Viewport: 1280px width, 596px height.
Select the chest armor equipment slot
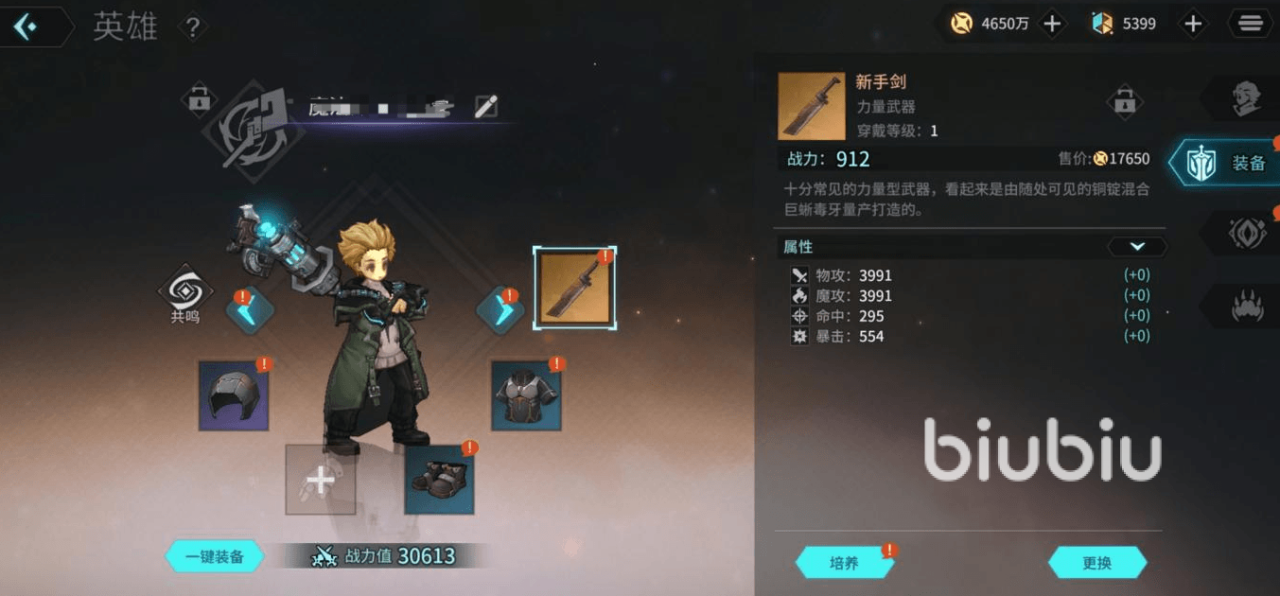tap(526, 396)
